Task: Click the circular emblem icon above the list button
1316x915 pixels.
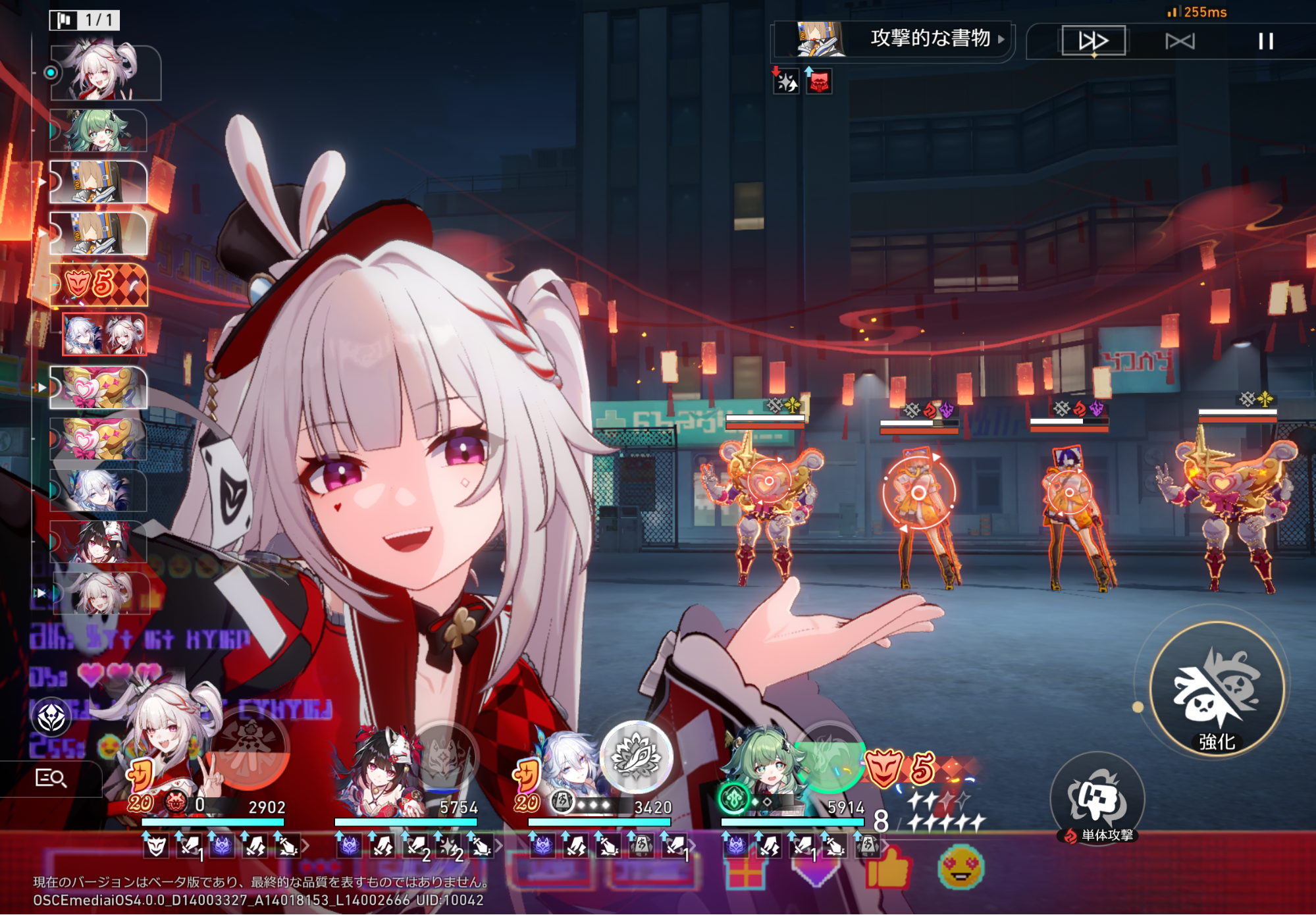Action: coord(51,717)
